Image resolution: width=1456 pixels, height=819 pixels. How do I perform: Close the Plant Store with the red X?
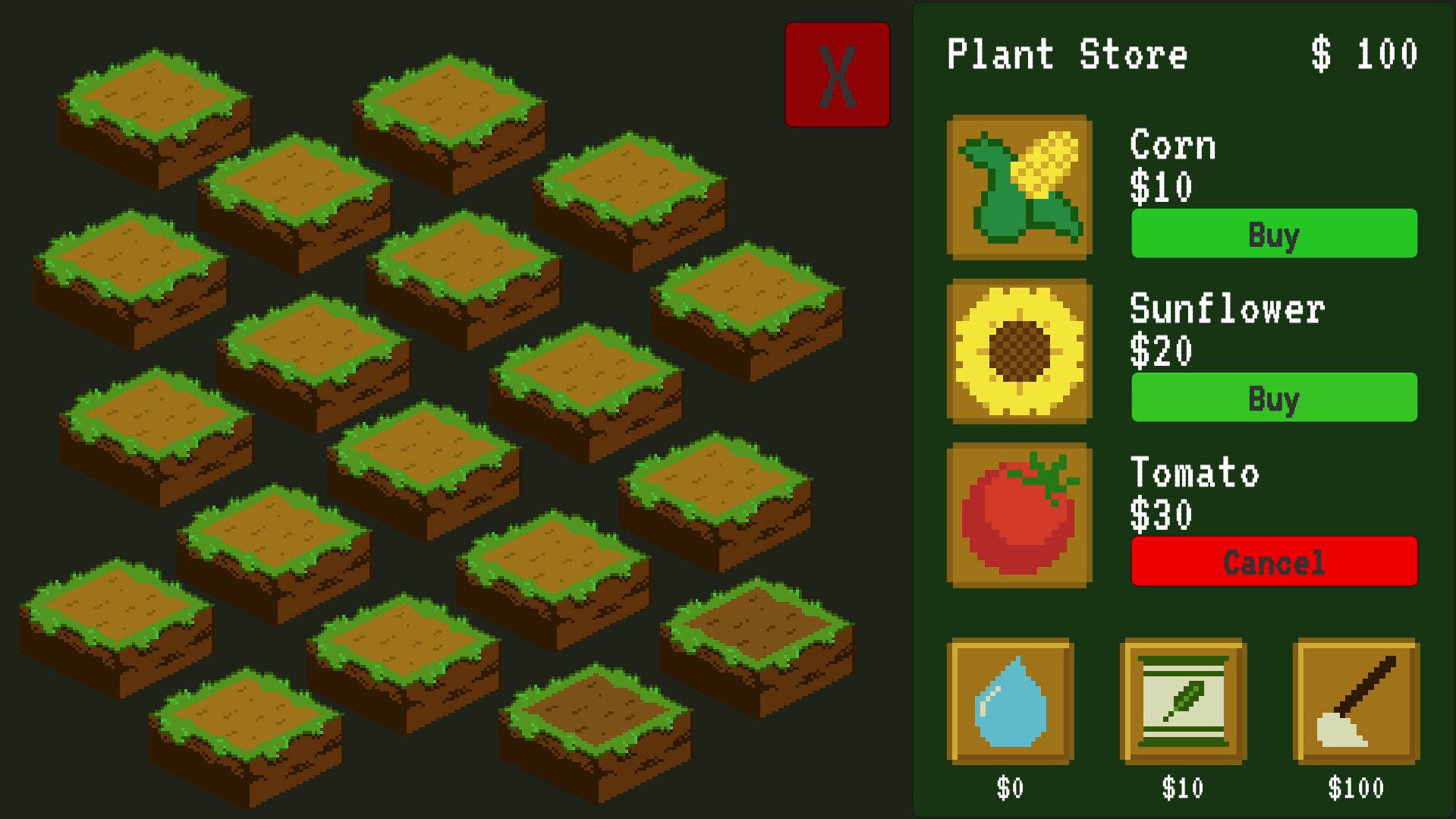tap(838, 76)
